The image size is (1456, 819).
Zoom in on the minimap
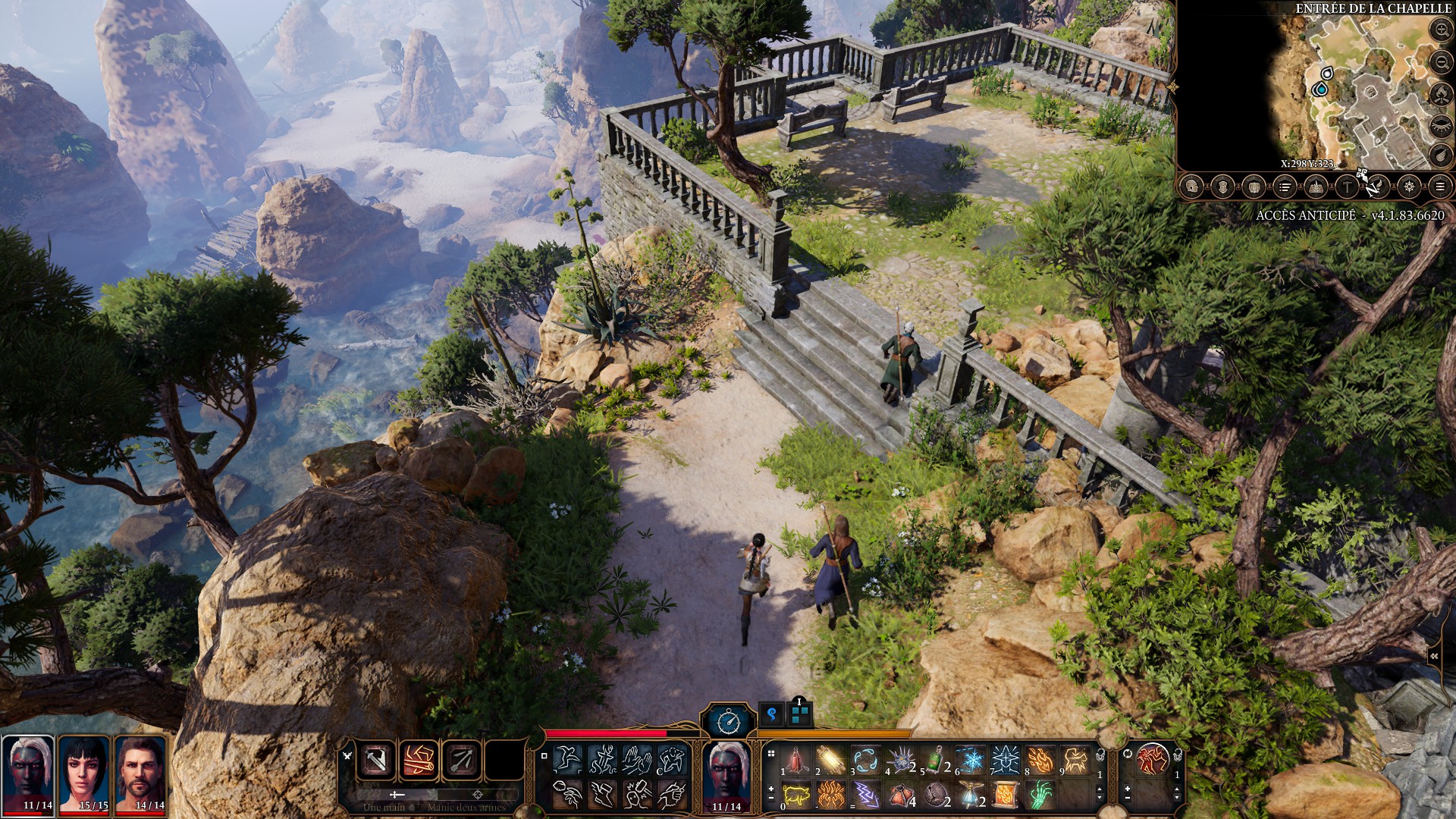pos(1441,30)
